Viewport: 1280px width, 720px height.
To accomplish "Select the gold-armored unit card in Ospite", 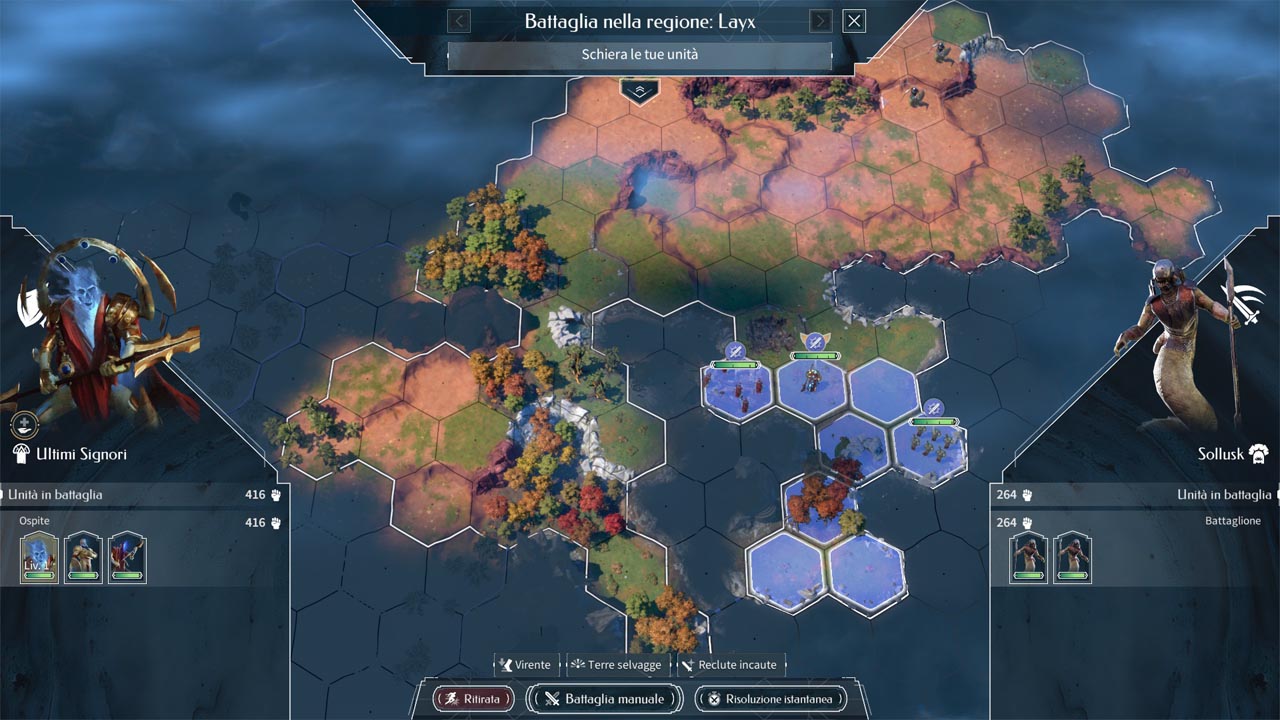I will point(83,557).
